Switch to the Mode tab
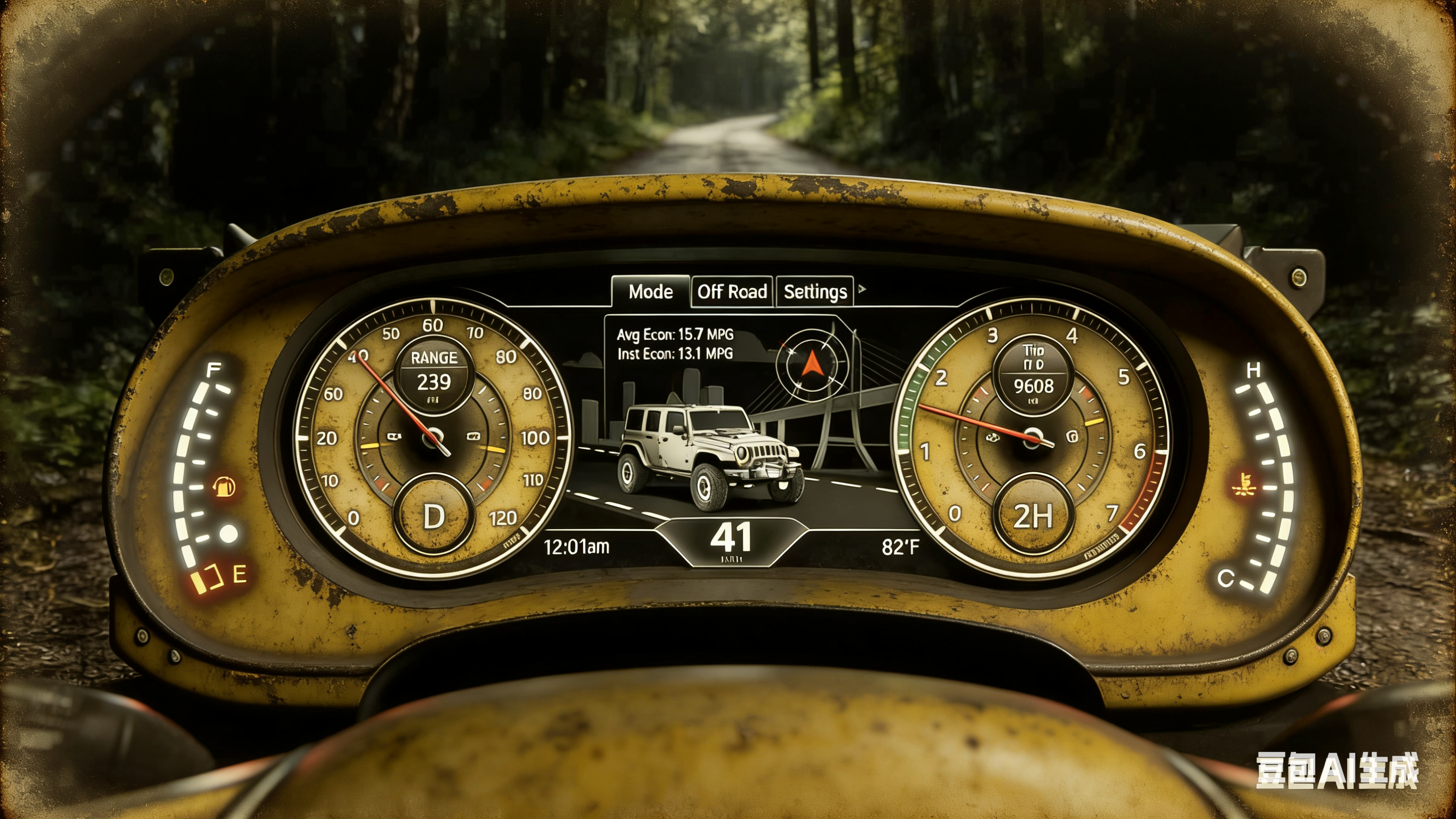 click(x=651, y=291)
